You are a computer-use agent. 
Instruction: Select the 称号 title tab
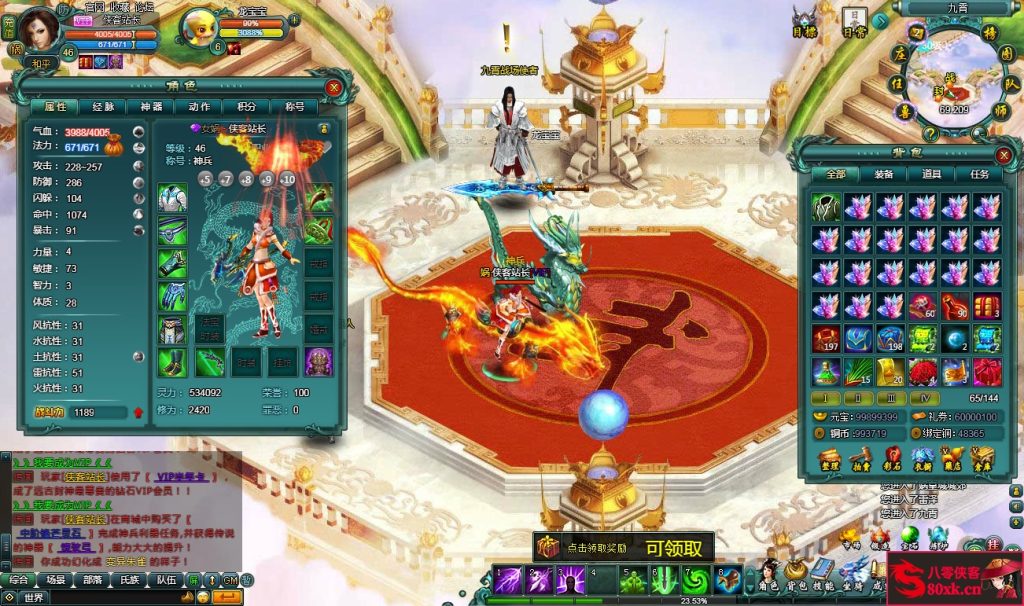click(295, 106)
